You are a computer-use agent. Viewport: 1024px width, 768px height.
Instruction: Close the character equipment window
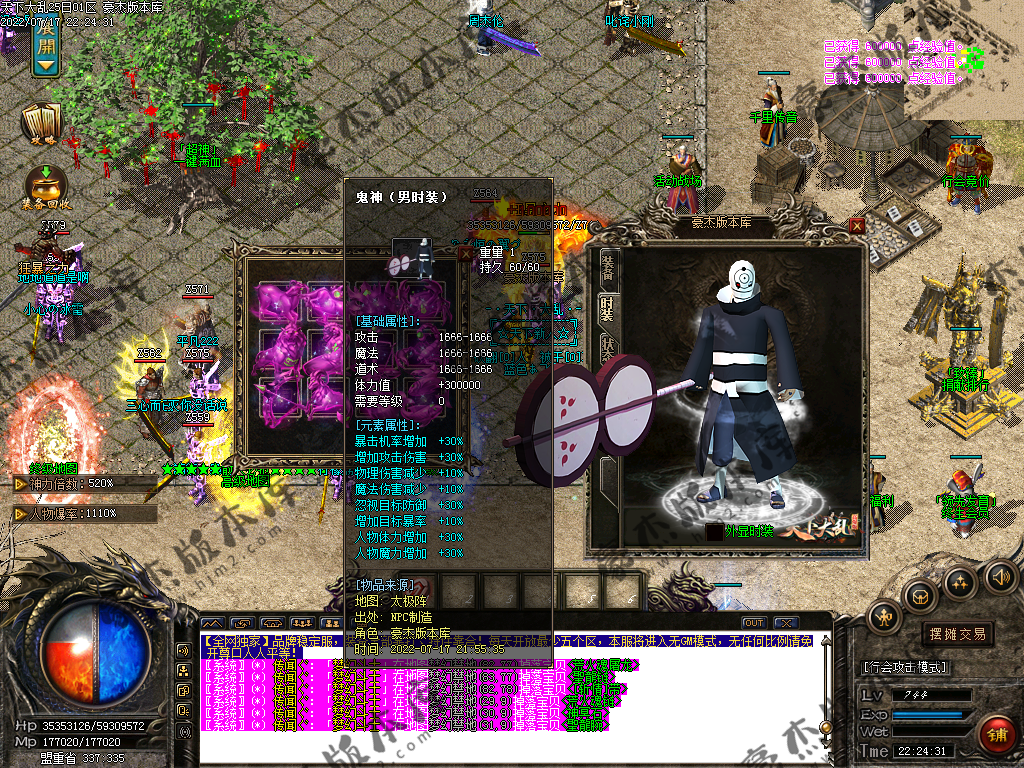click(857, 226)
